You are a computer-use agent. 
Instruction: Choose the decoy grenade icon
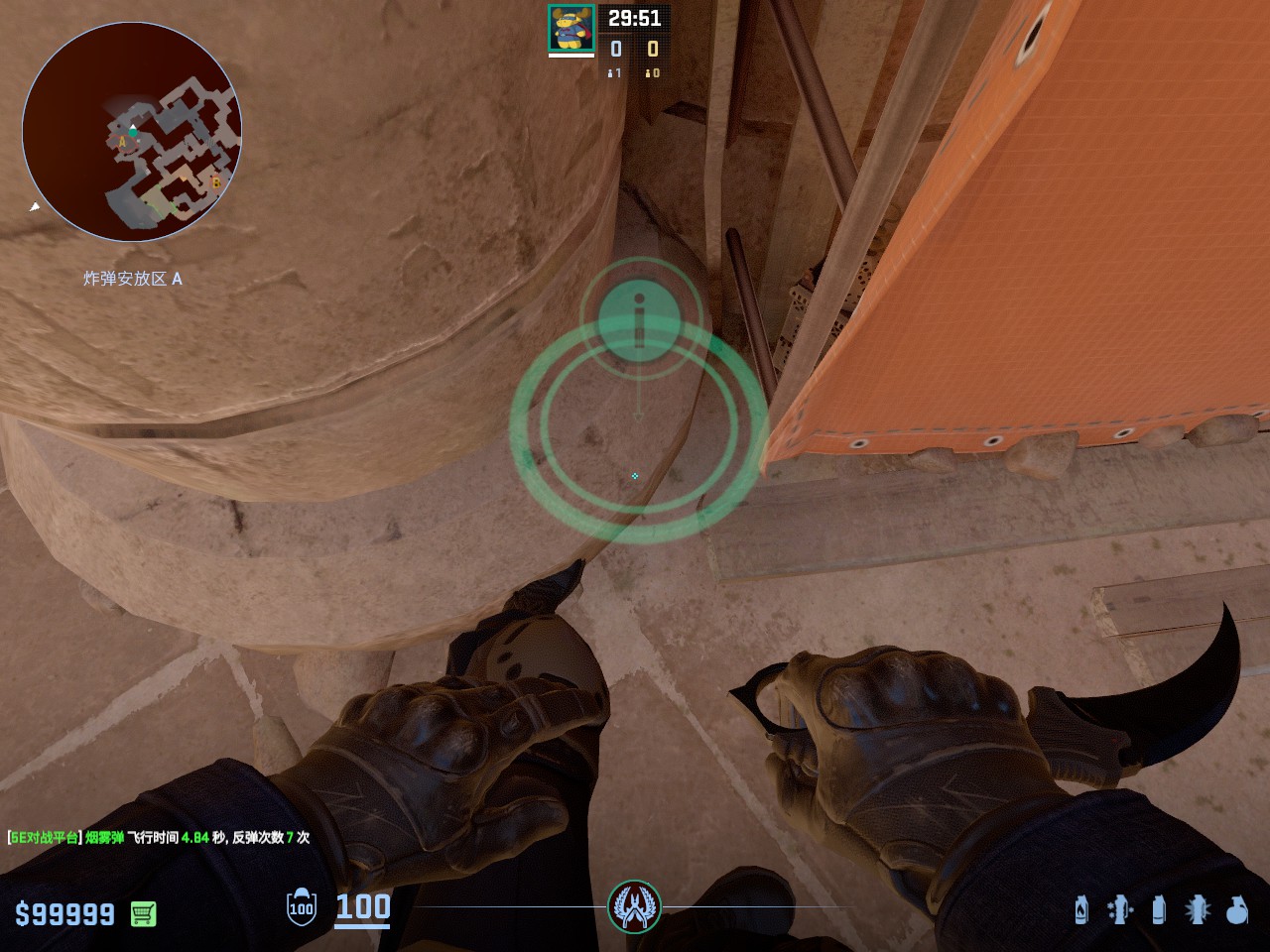pos(1120,909)
